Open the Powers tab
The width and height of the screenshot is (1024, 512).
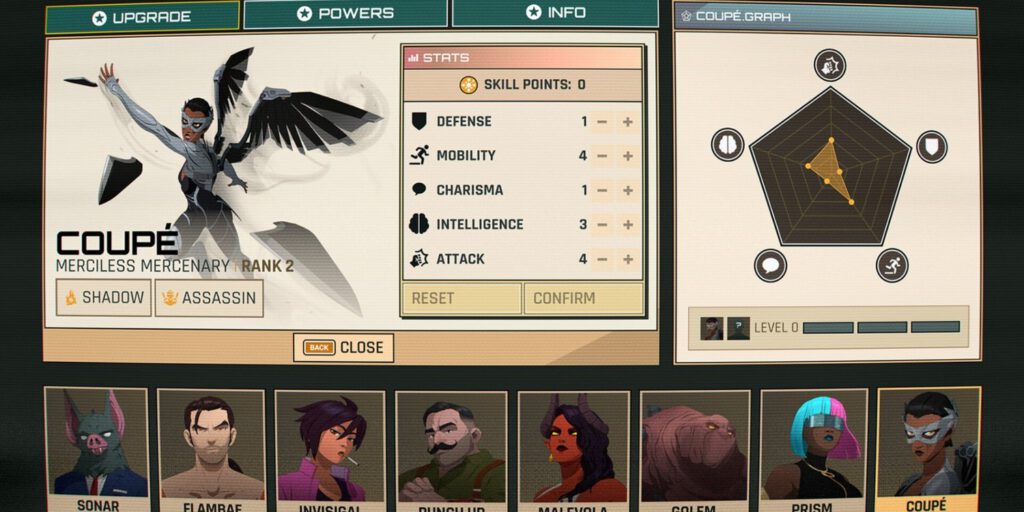coord(345,14)
